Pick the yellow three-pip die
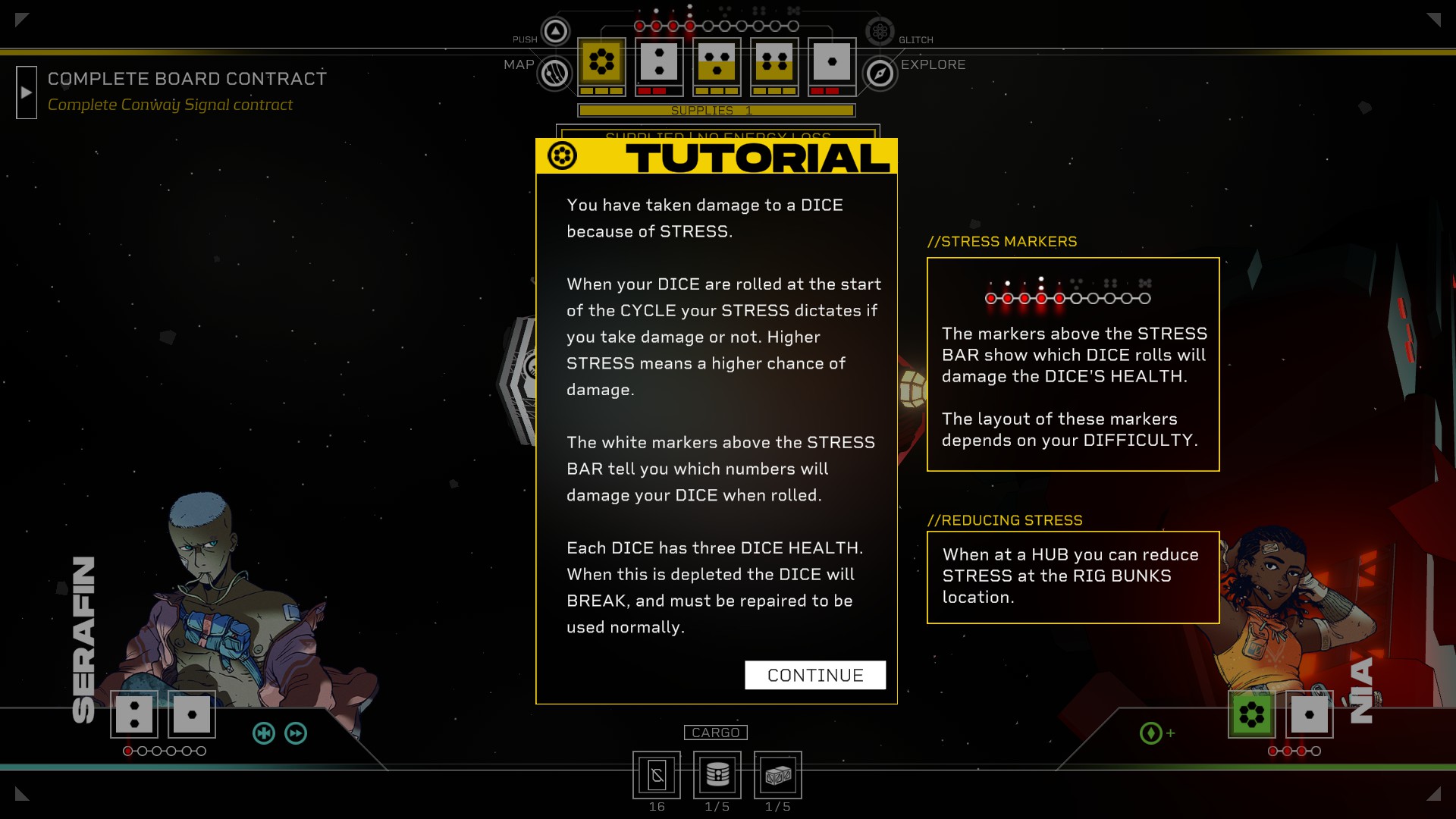This screenshot has width=1456, height=819. coord(717,62)
